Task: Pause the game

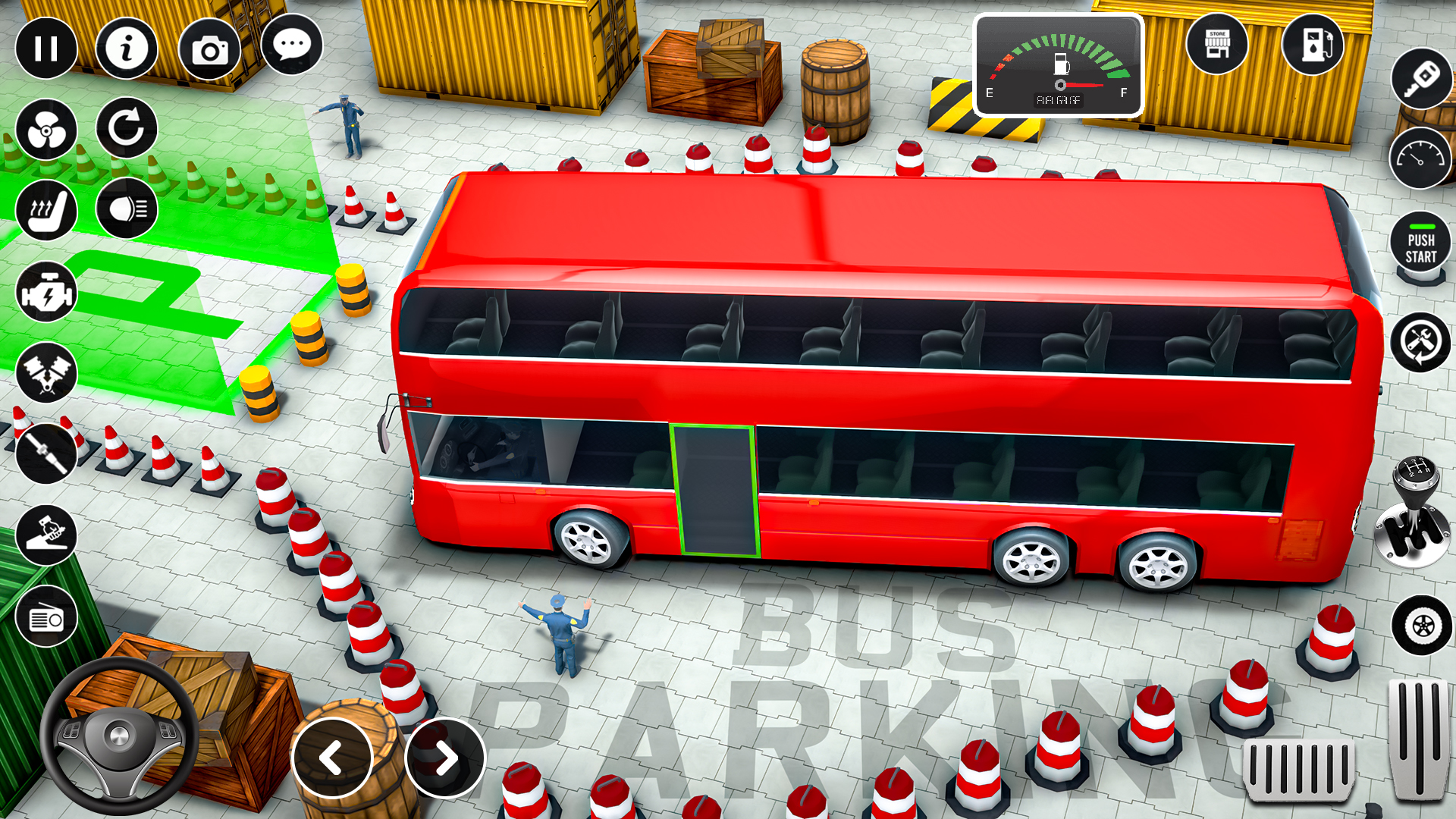Action: pos(47,49)
